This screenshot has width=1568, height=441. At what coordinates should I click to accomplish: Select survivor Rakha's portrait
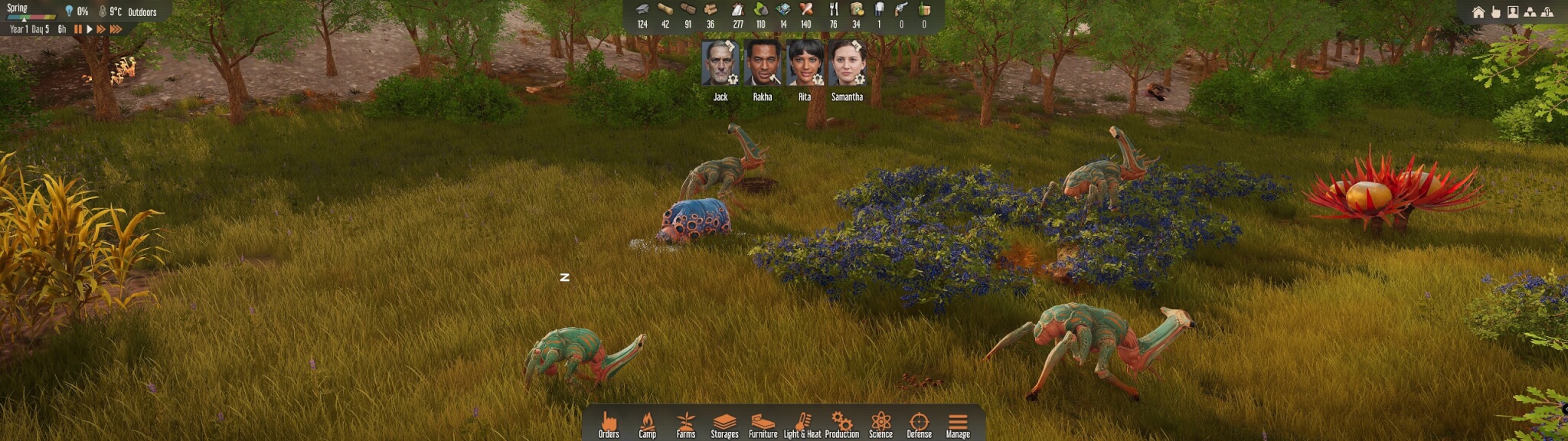763,64
